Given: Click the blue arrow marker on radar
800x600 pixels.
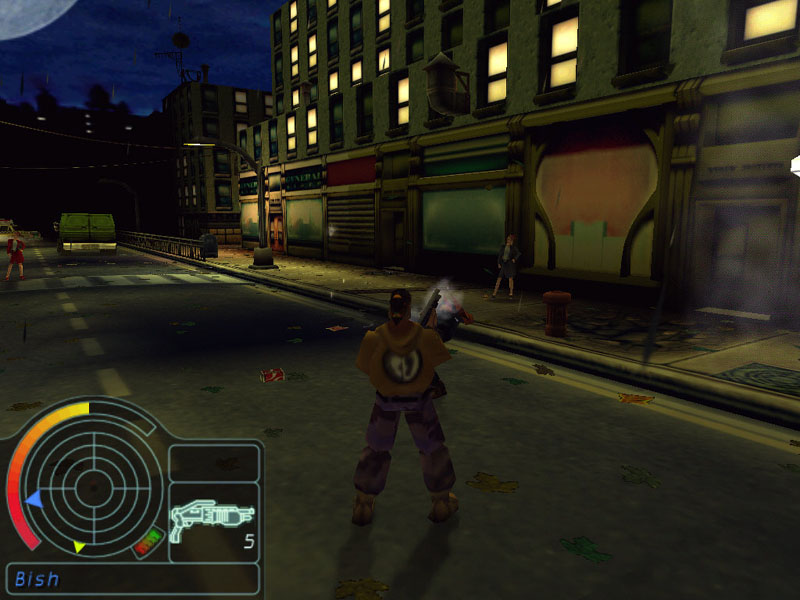Looking at the screenshot, I should pyautogui.click(x=32, y=497).
